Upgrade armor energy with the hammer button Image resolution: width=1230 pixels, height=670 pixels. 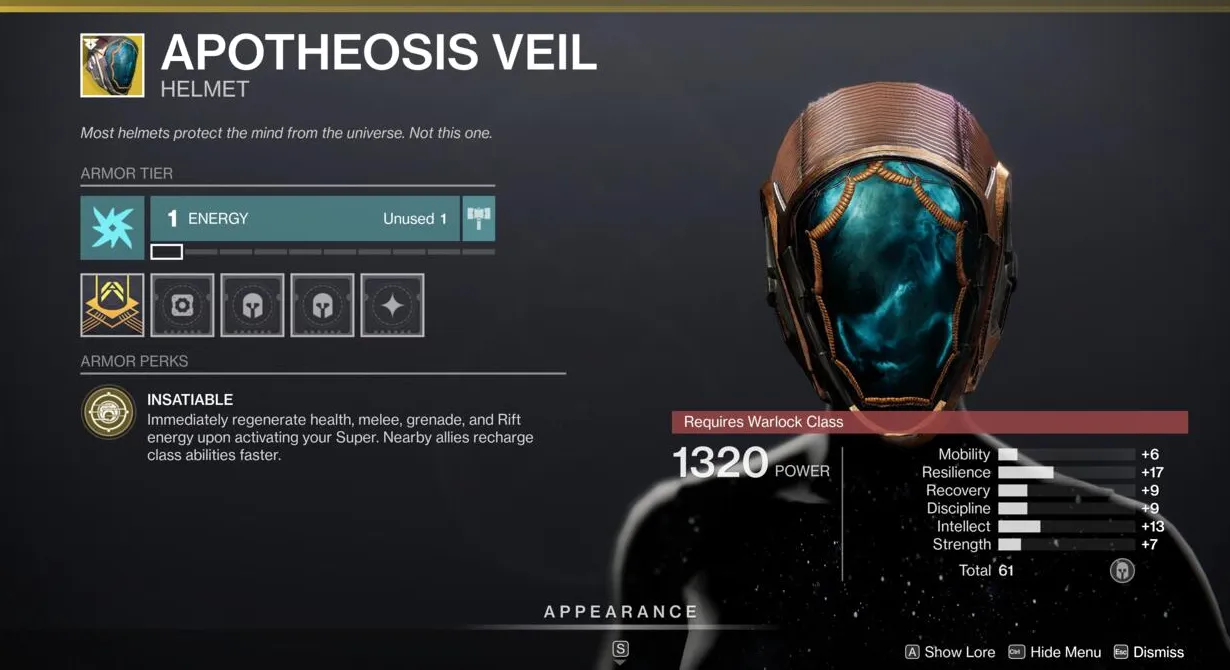click(479, 218)
